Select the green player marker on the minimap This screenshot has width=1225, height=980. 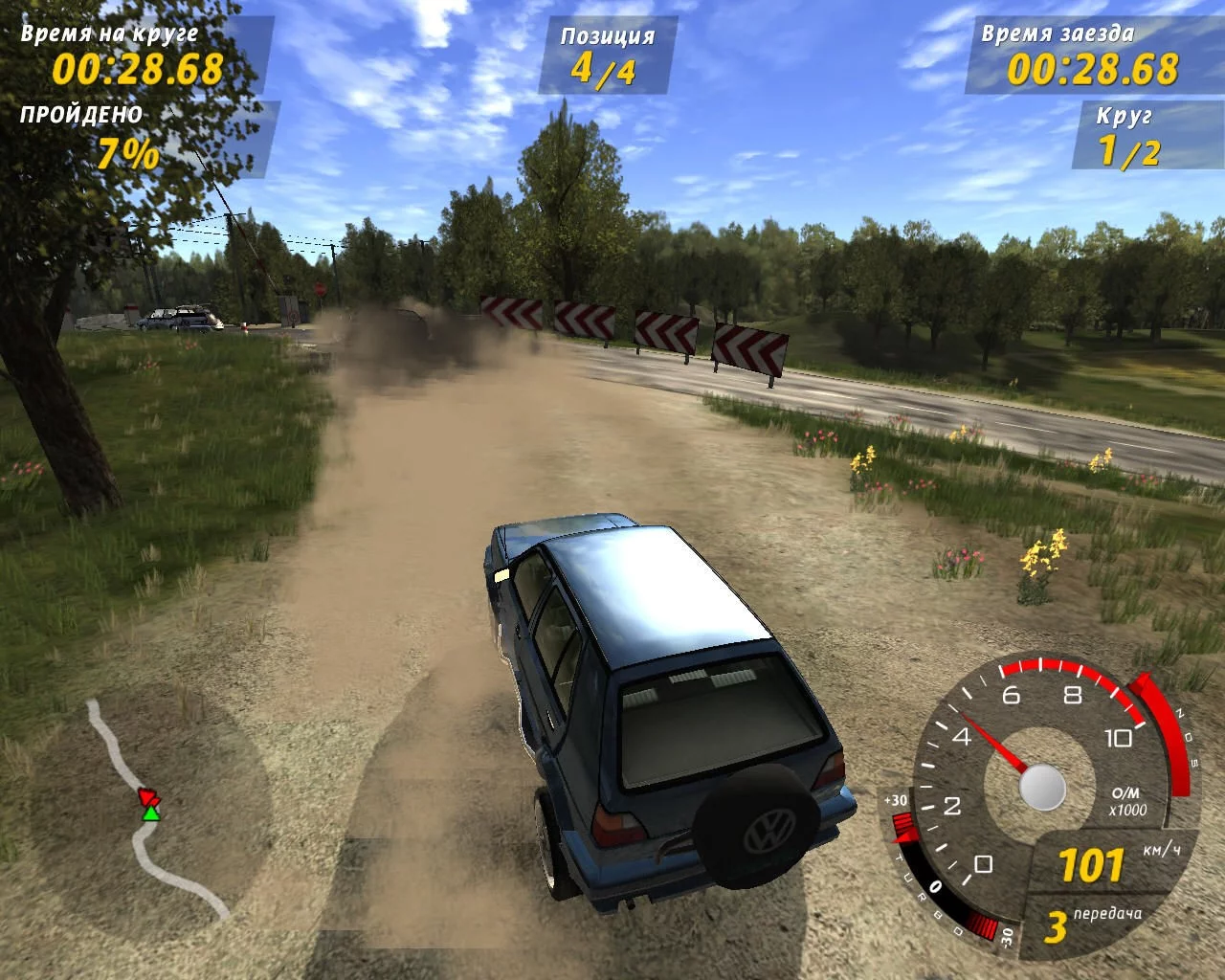pyautogui.click(x=150, y=813)
